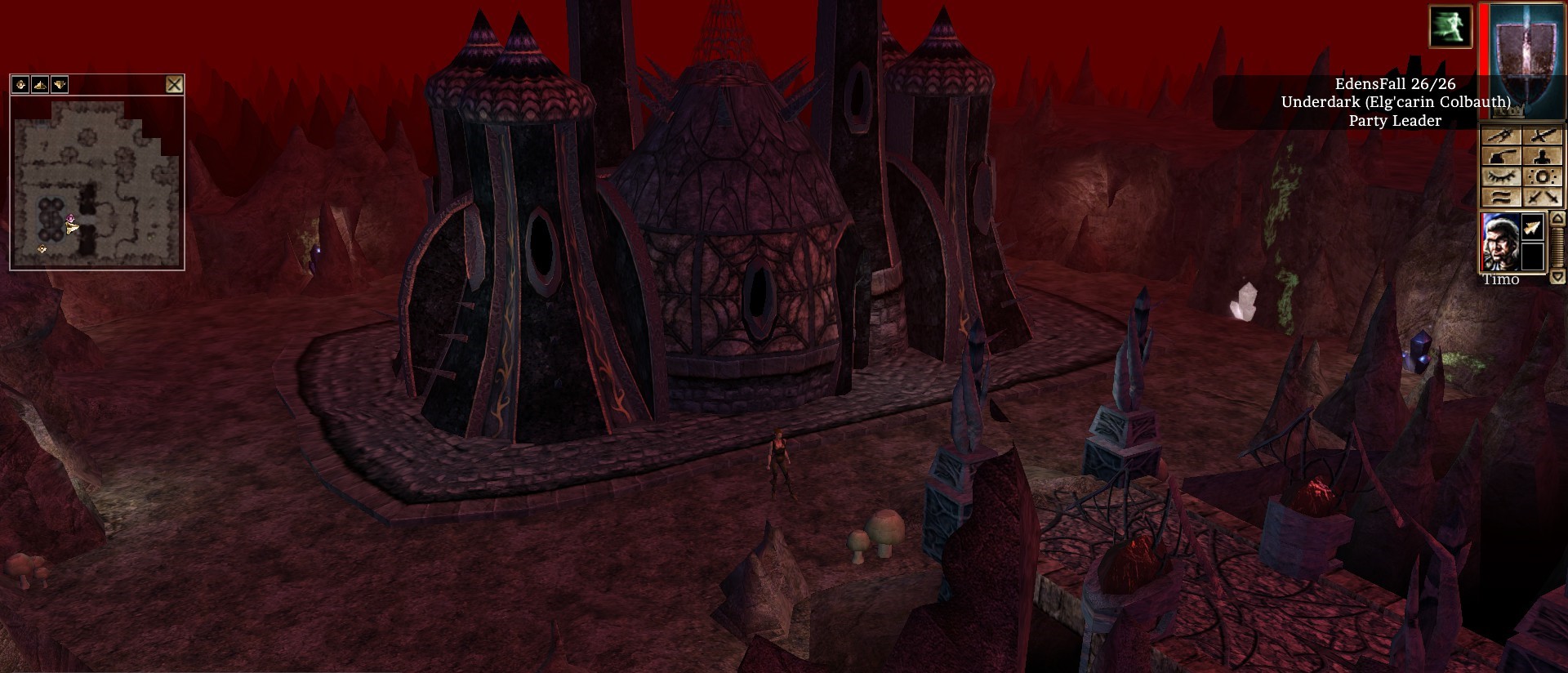Click the party list scroll up arrow

click(1557, 219)
